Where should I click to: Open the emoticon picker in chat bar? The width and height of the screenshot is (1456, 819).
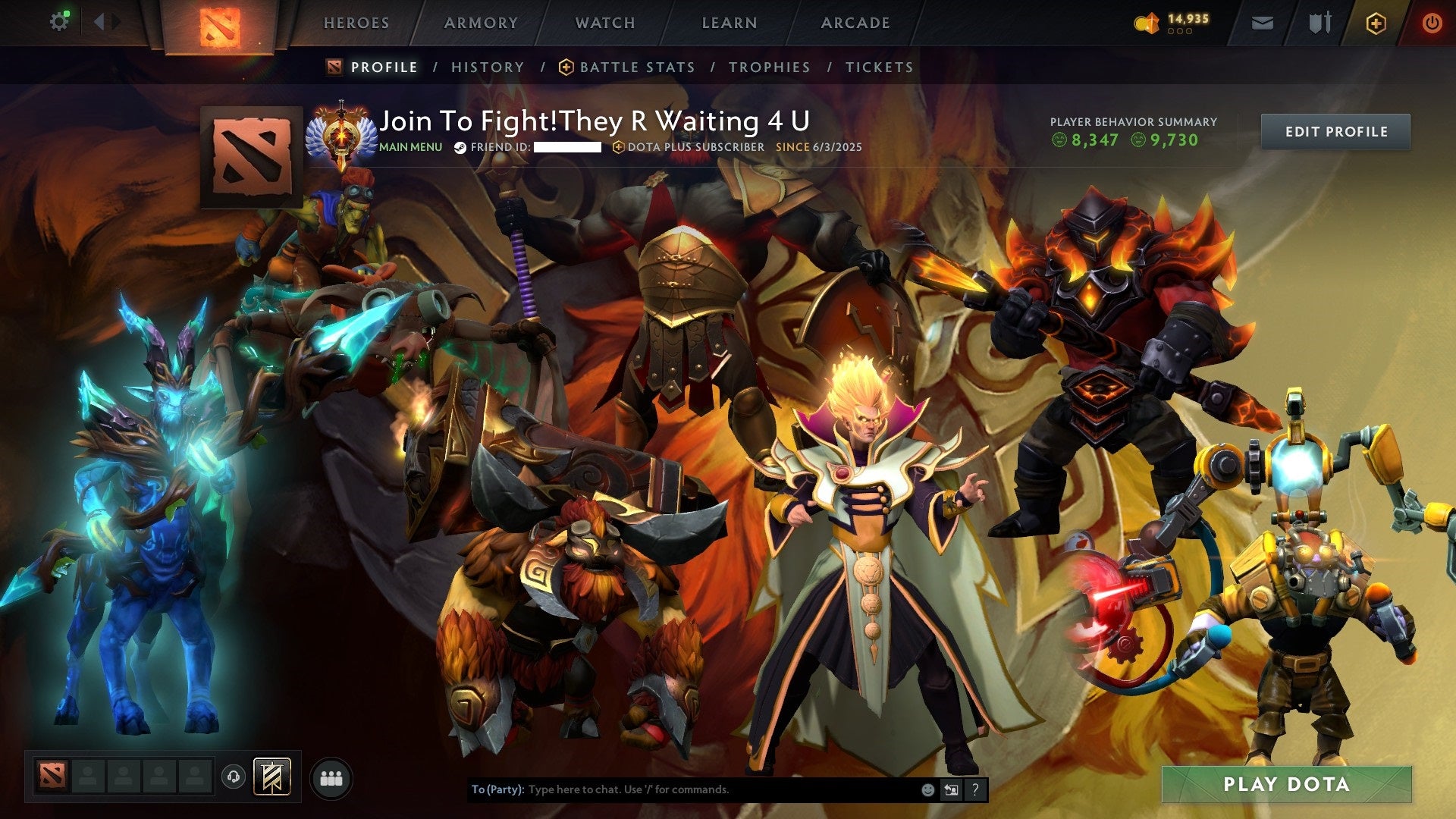(928, 790)
